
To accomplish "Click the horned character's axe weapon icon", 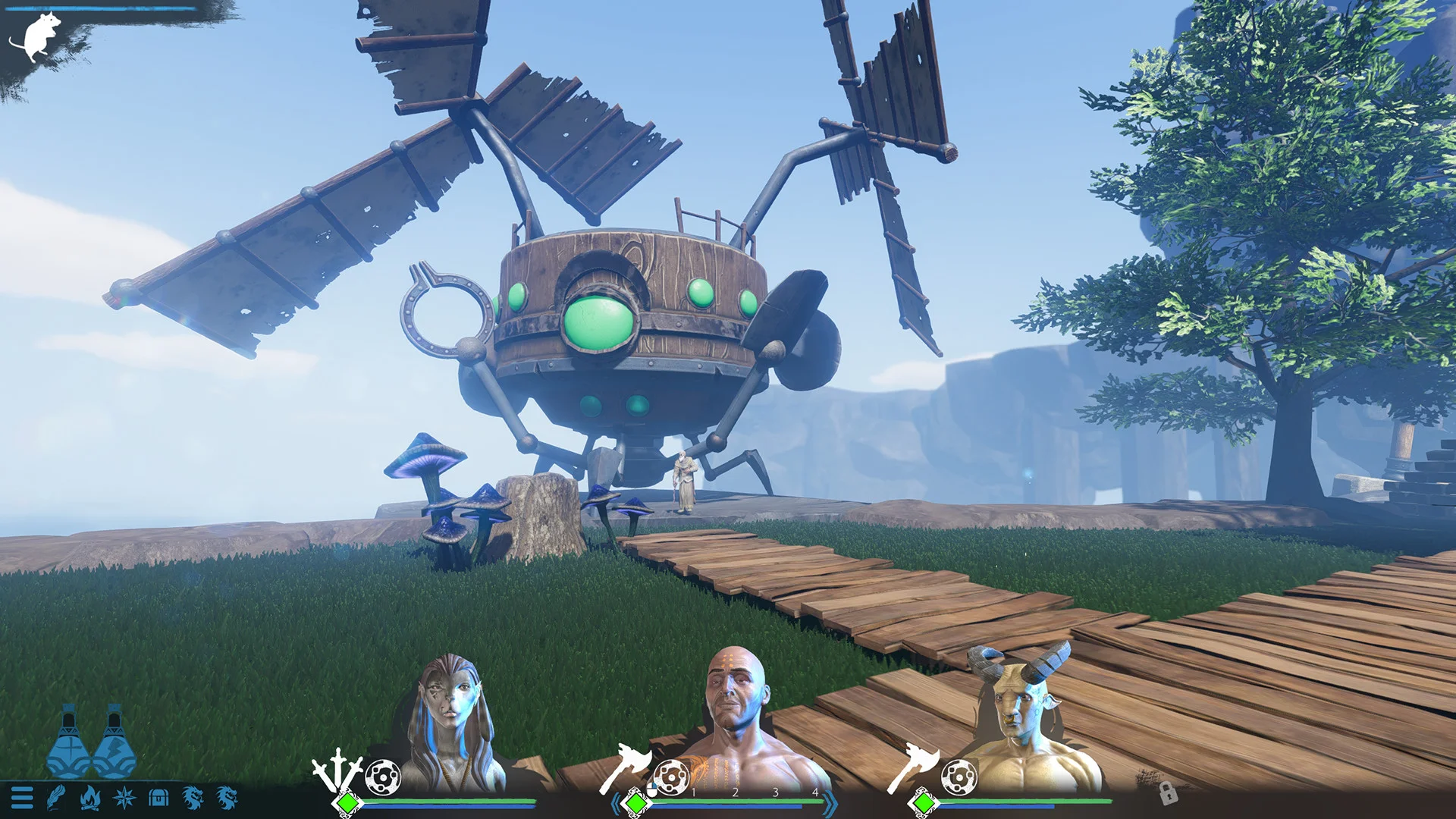I will pos(912,766).
